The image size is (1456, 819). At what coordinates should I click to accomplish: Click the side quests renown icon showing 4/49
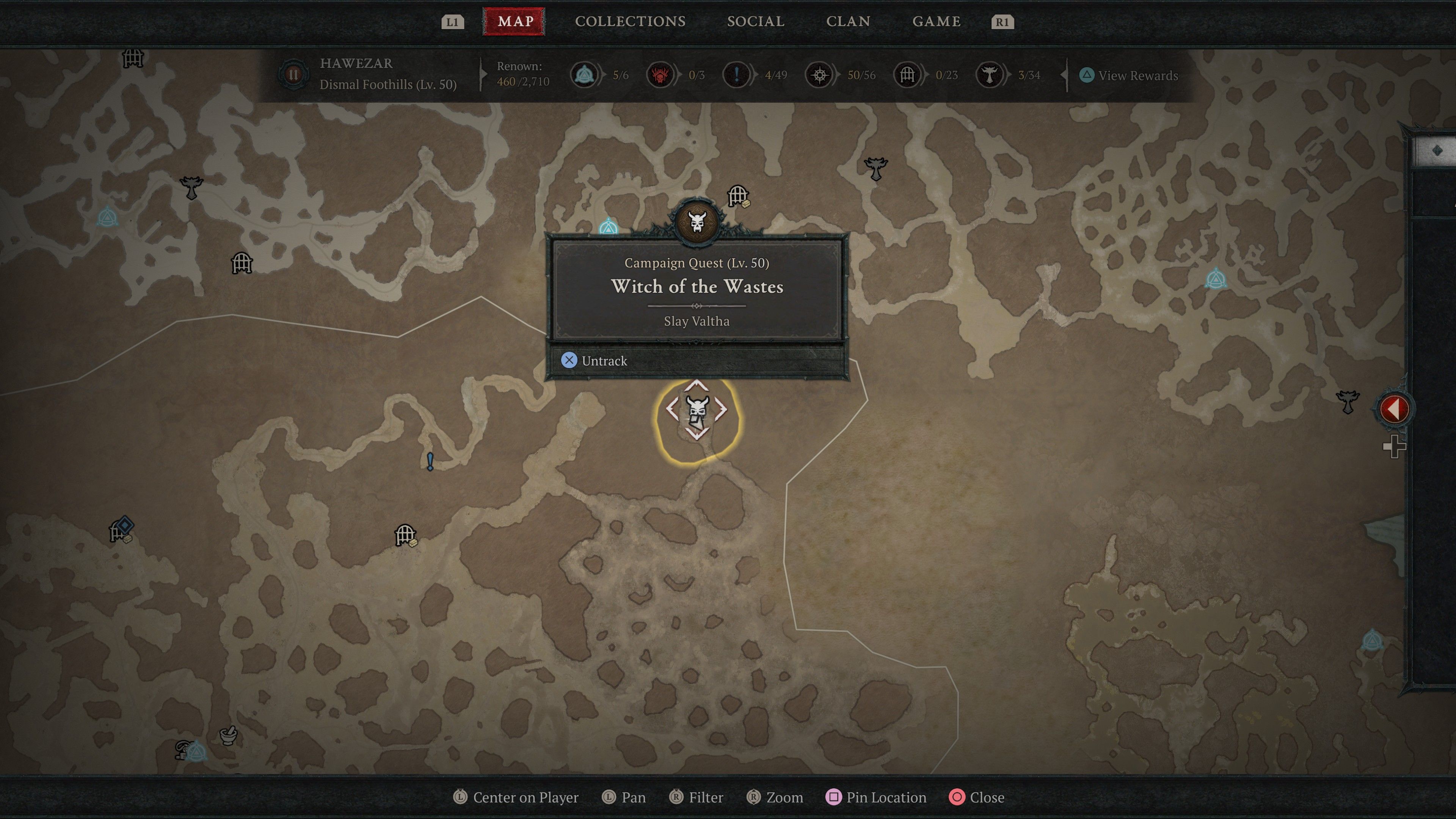pos(736,74)
